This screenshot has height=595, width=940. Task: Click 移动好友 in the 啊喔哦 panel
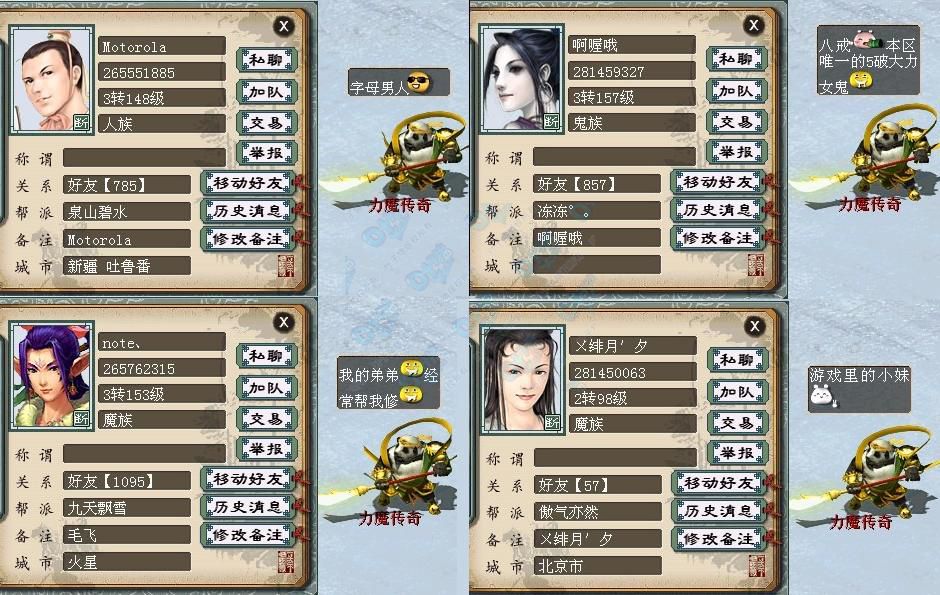[717, 182]
